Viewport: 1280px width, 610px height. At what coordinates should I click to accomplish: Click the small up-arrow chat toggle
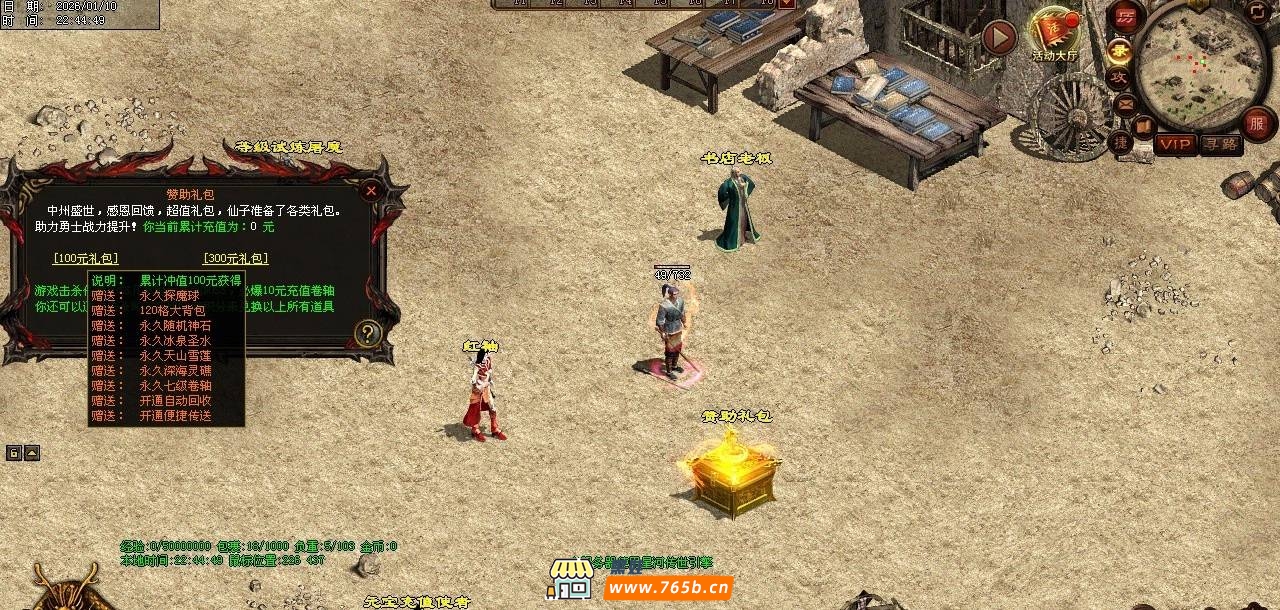coord(32,453)
